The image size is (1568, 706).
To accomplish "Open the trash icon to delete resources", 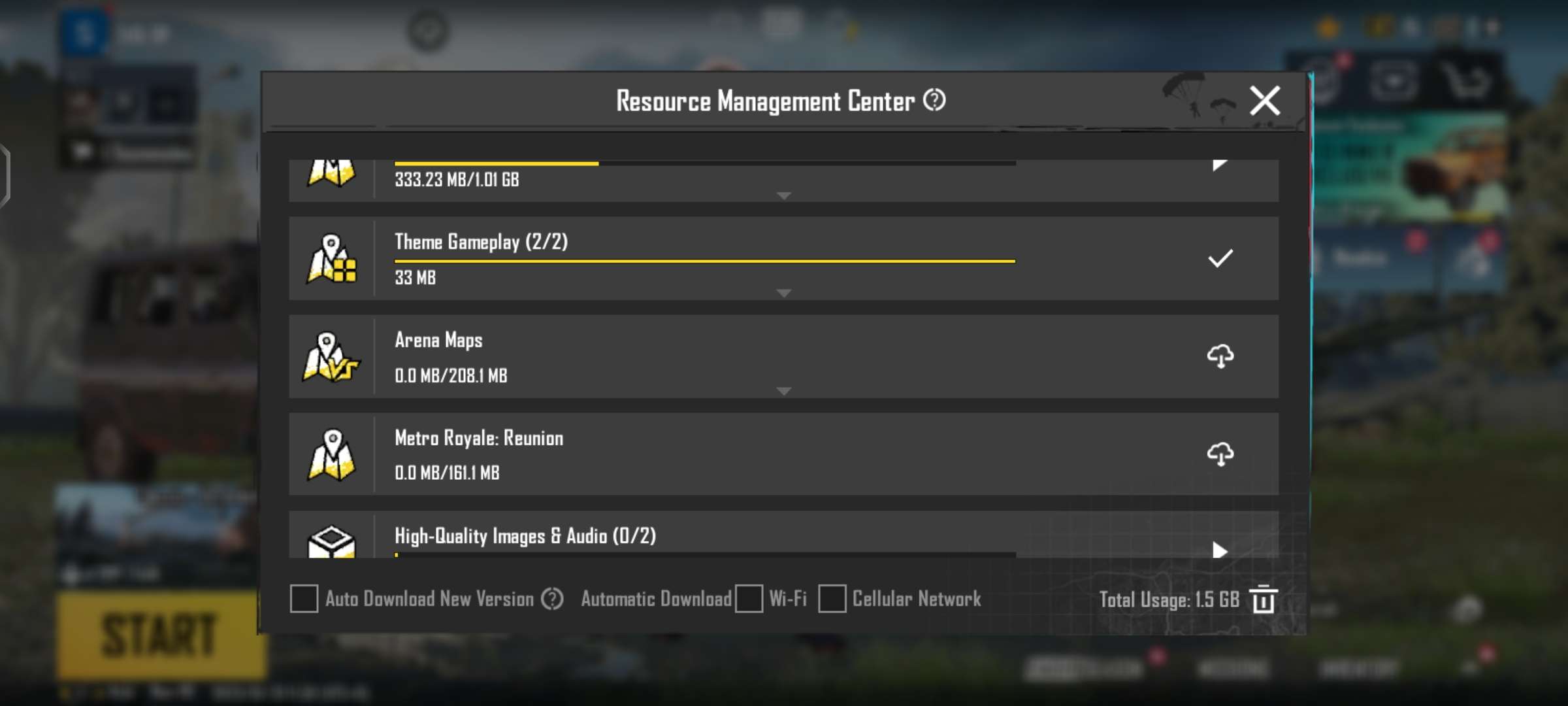I will tap(1263, 600).
